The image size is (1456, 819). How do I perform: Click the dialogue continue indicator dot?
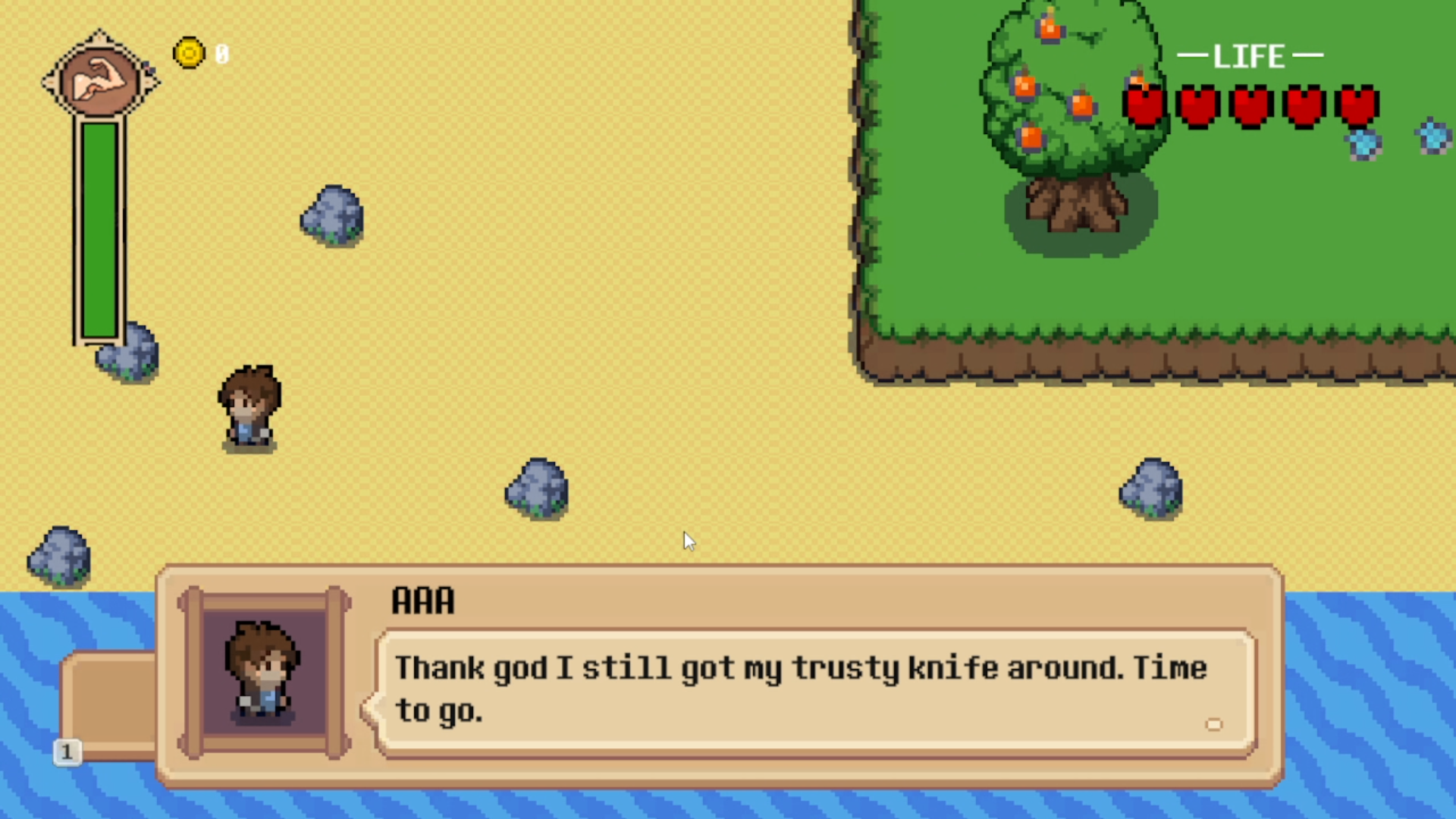1215,725
